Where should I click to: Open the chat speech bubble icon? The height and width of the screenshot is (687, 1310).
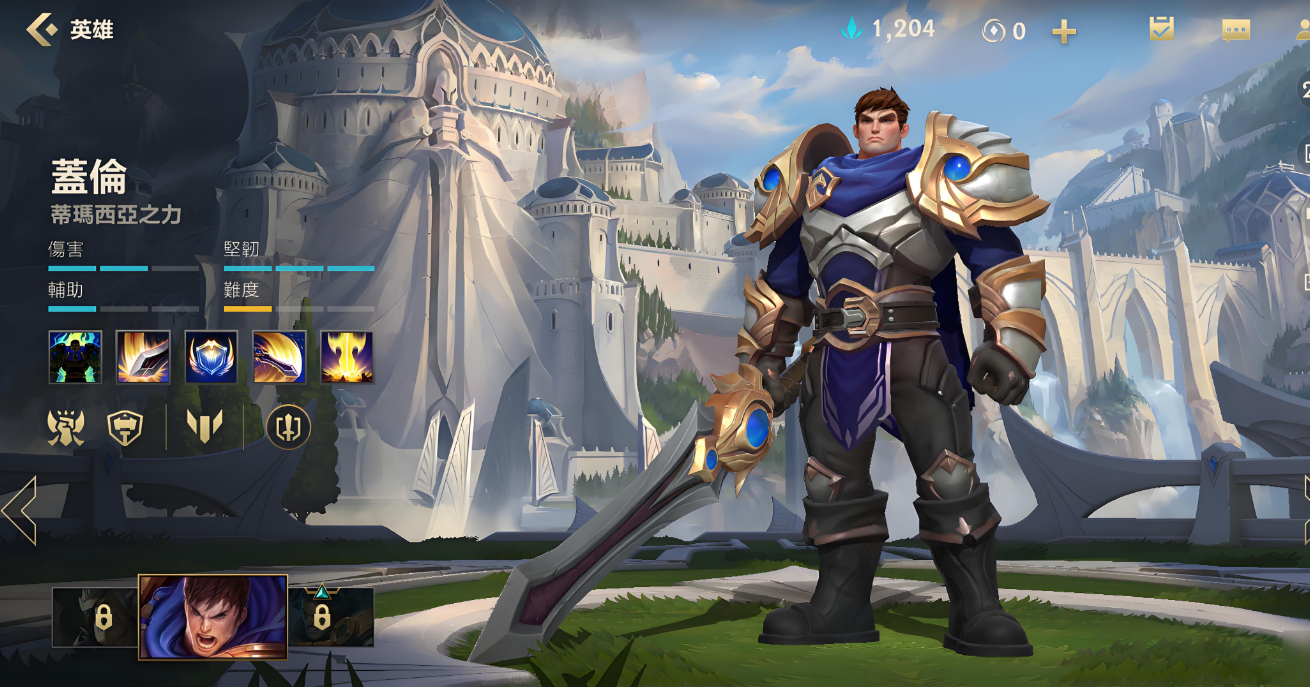[x=1236, y=31]
